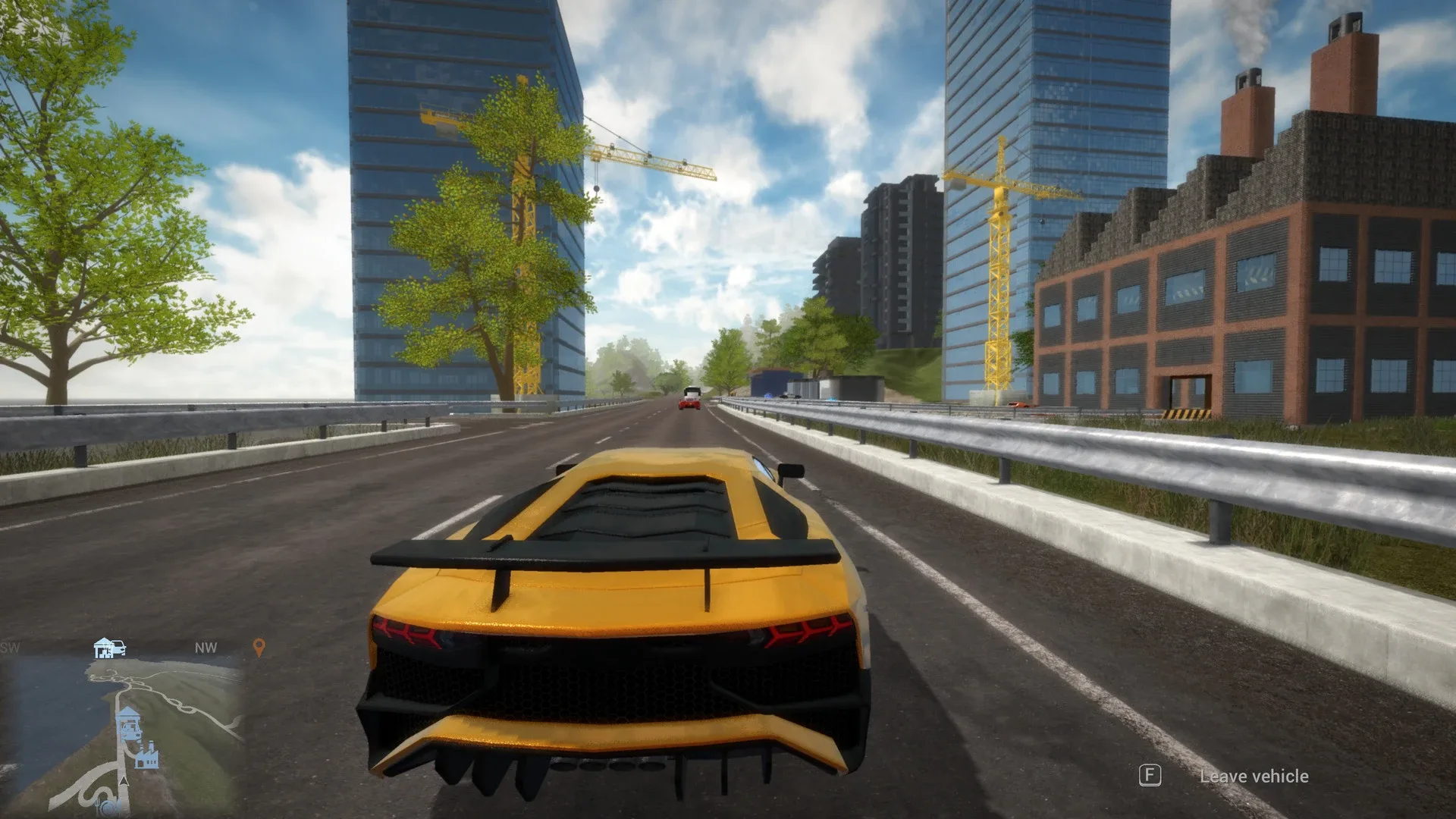The width and height of the screenshot is (1456, 819).
Task: Click the SW compass label
Action: [10, 646]
